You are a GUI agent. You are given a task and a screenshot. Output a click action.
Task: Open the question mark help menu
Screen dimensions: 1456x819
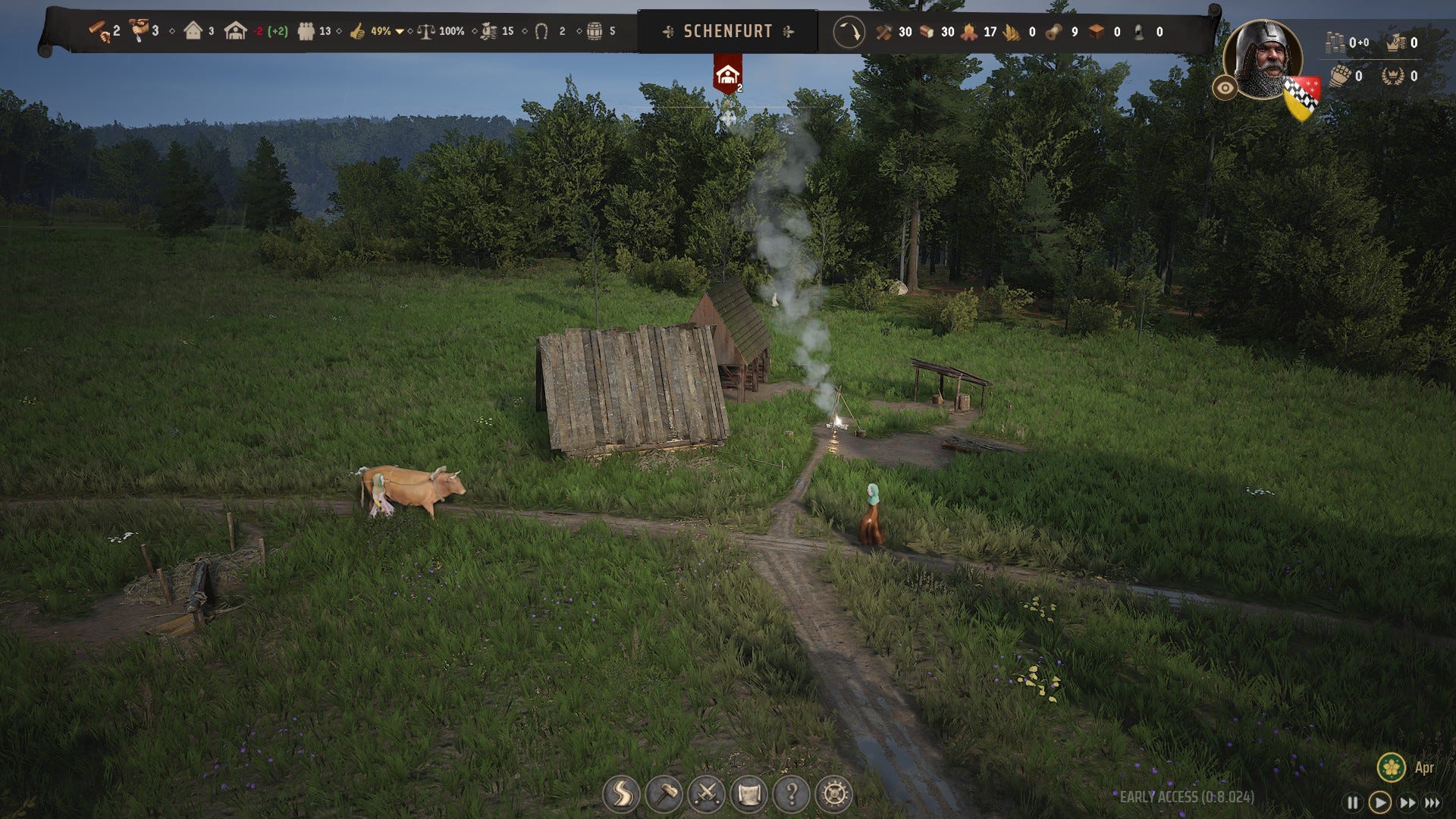coord(792,794)
